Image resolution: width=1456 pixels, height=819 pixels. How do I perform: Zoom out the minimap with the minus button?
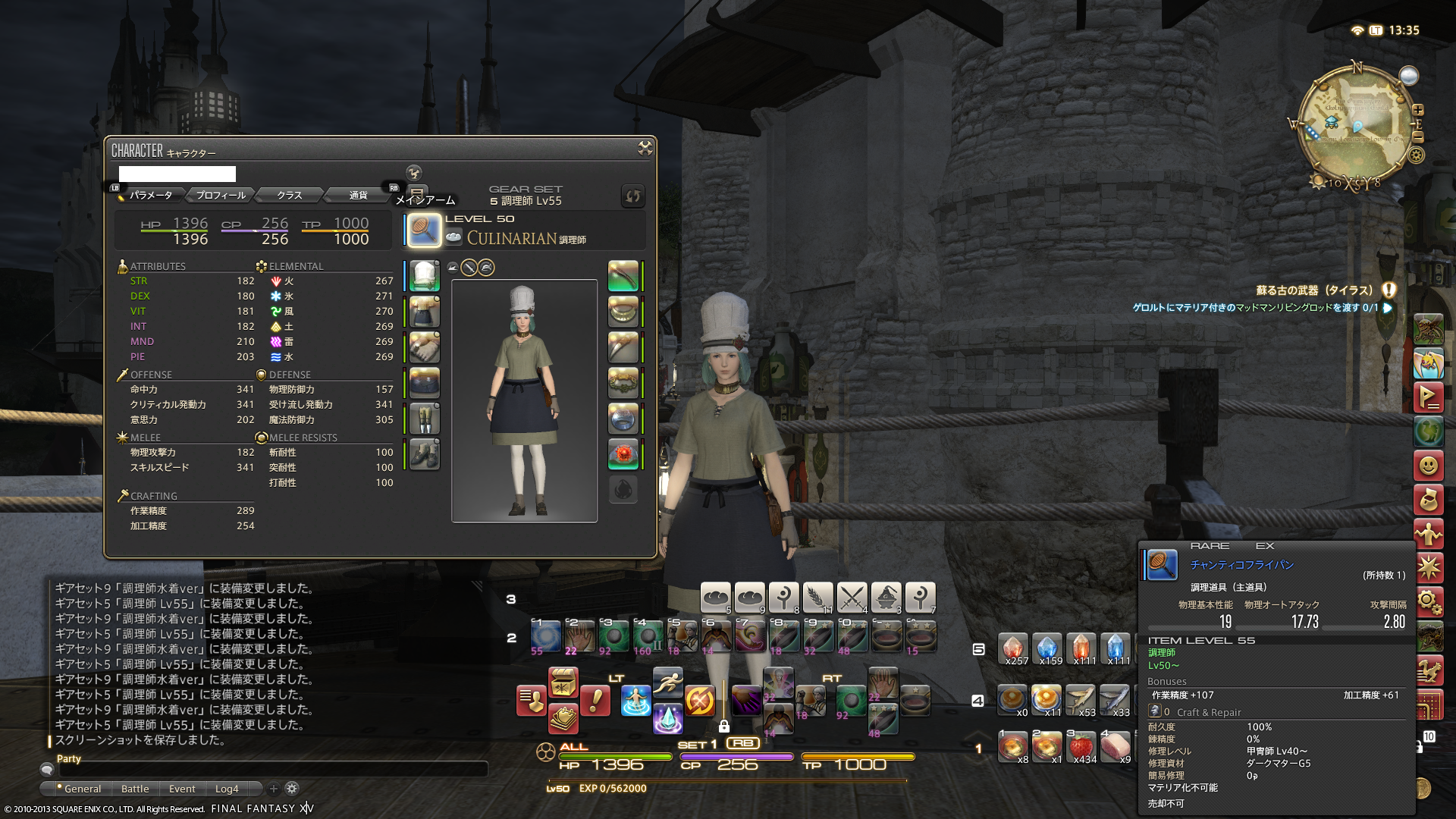[x=1418, y=137]
